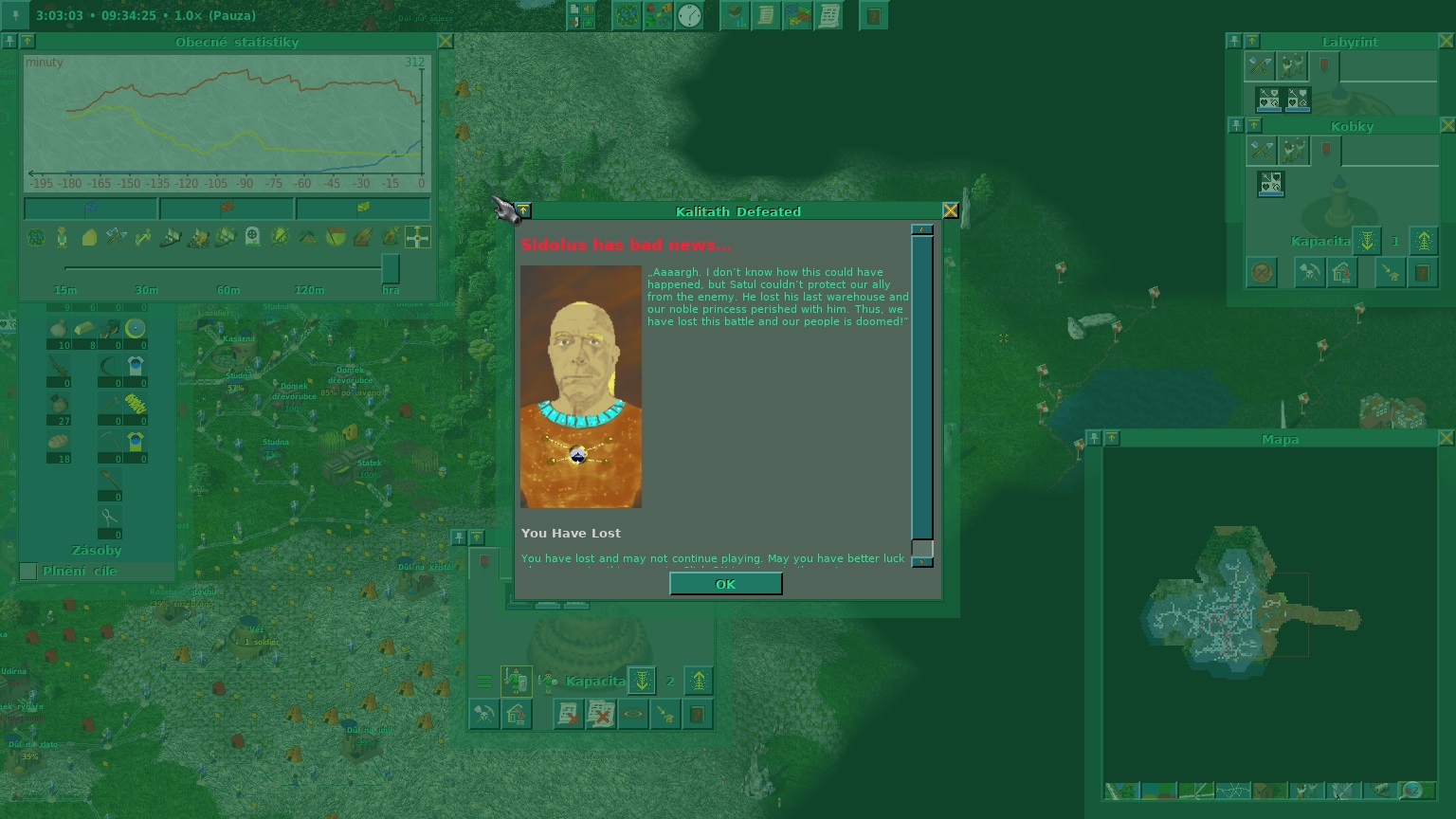The width and height of the screenshot is (1456, 819).
Task: Close the Mapa minimap window
Action: tap(1446, 438)
